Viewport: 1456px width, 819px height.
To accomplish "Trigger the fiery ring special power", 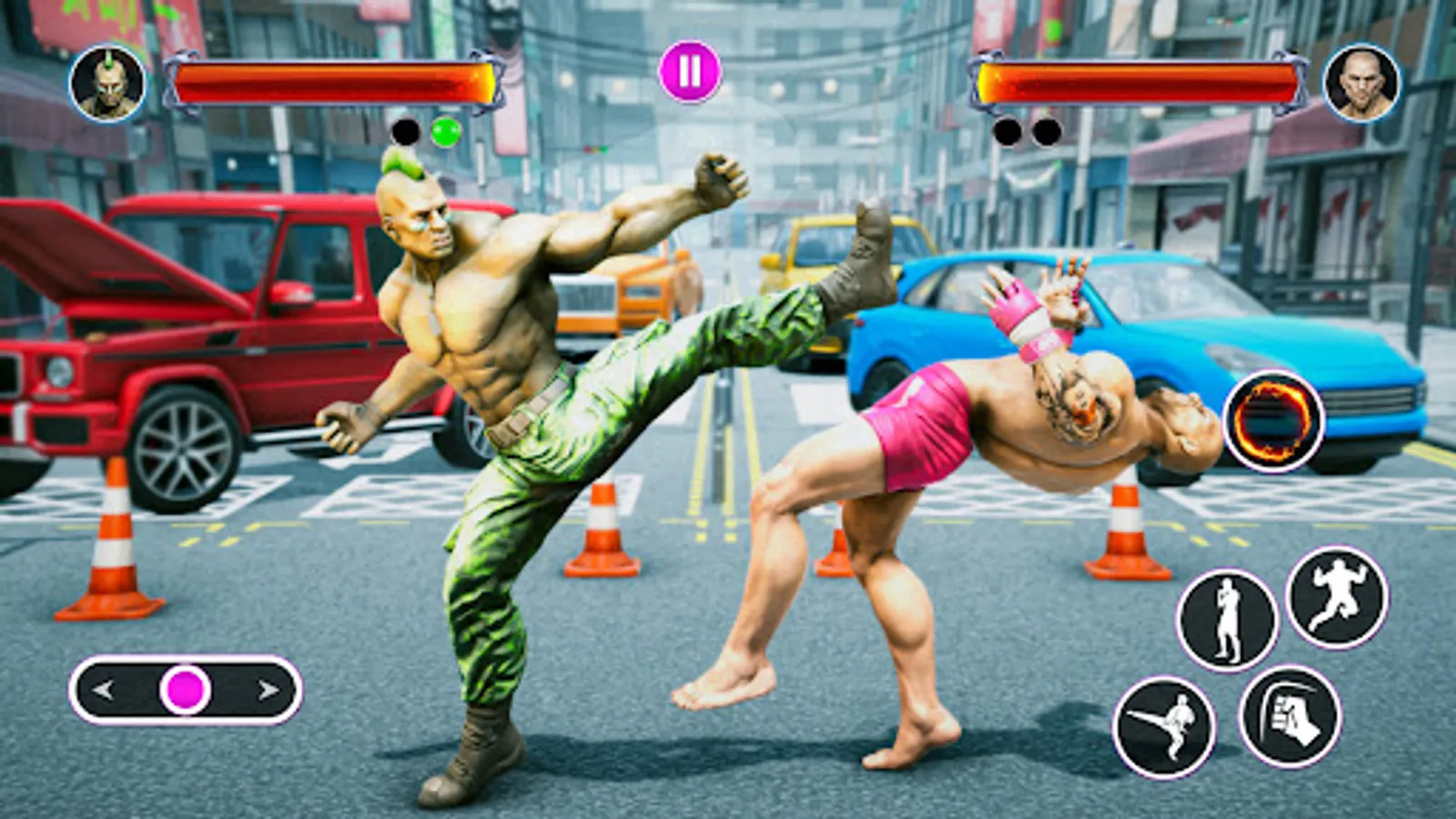I will tap(1273, 420).
